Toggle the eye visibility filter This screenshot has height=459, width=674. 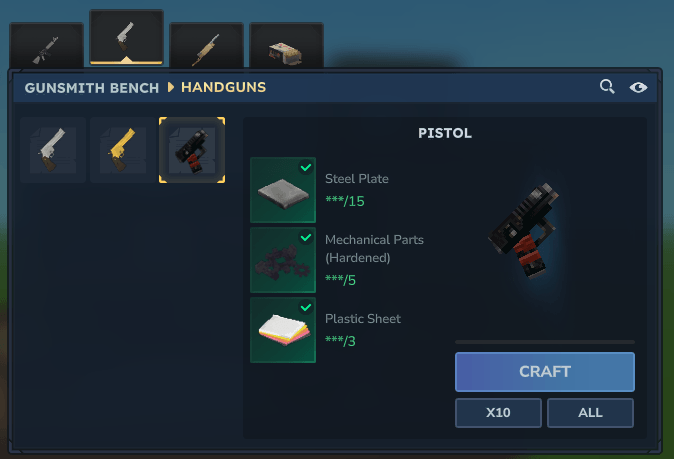638,87
